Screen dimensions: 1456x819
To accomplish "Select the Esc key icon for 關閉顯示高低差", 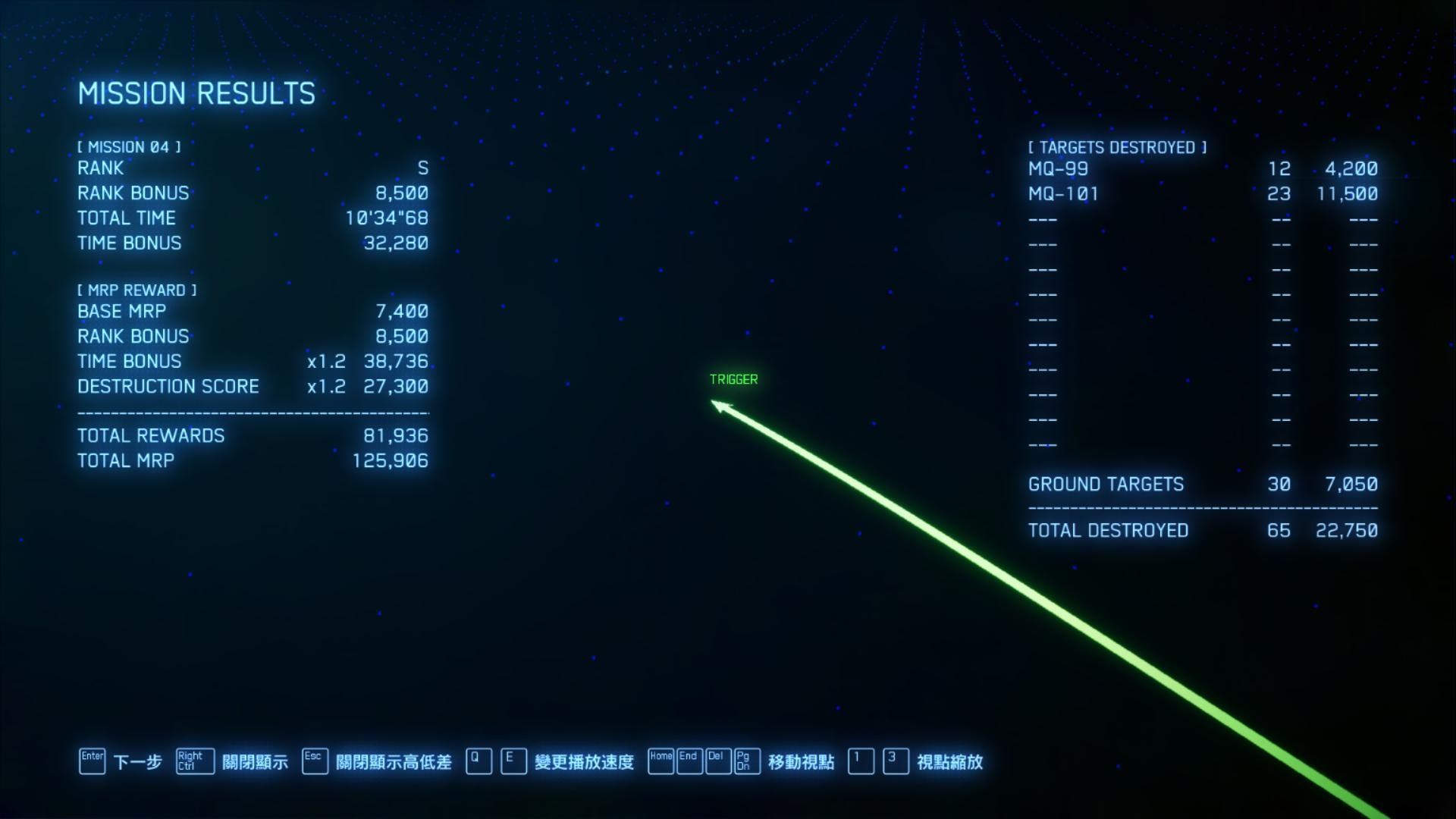I will [x=314, y=761].
